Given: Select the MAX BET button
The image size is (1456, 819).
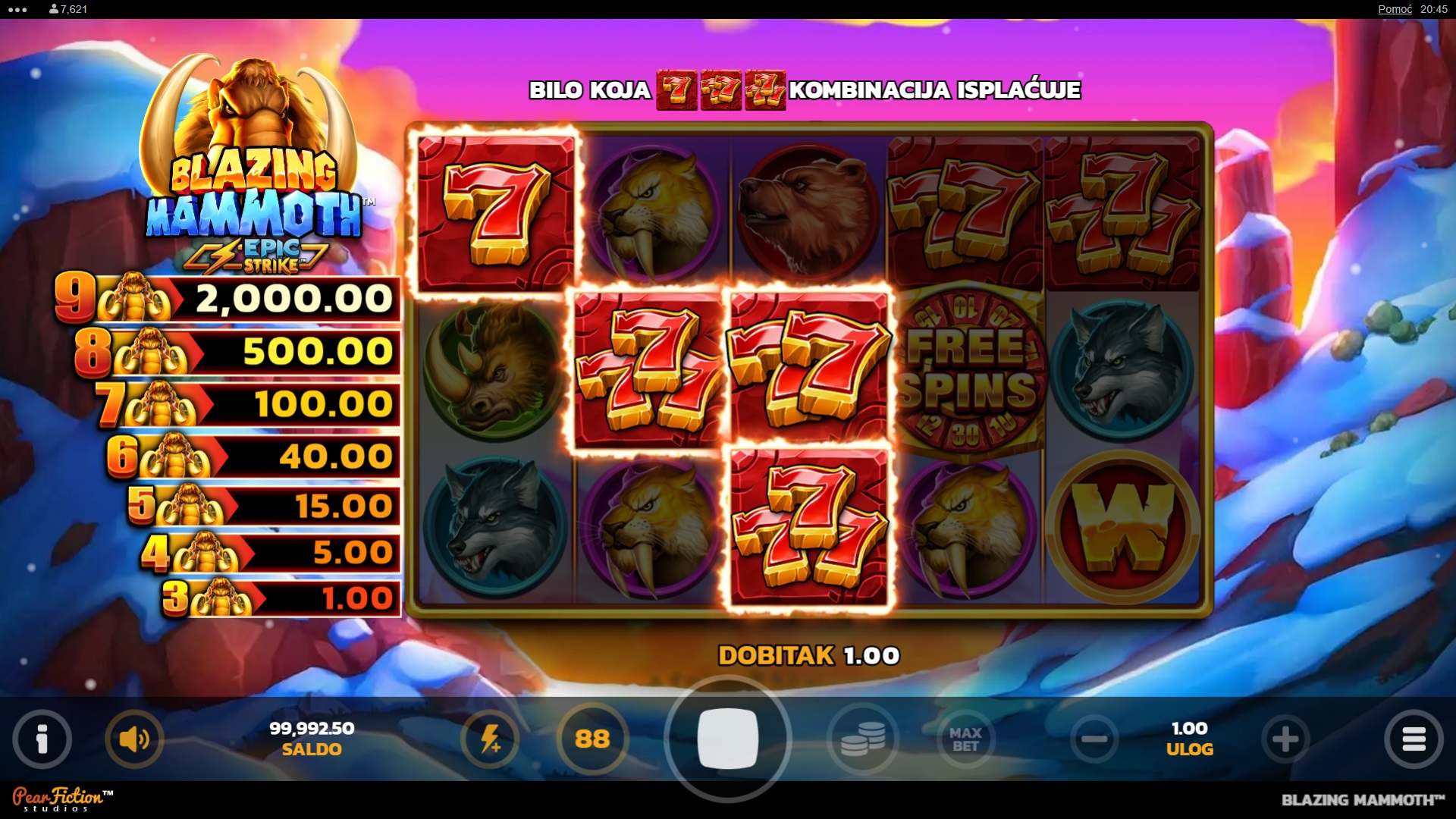Looking at the screenshot, I should click(x=965, y=739).
